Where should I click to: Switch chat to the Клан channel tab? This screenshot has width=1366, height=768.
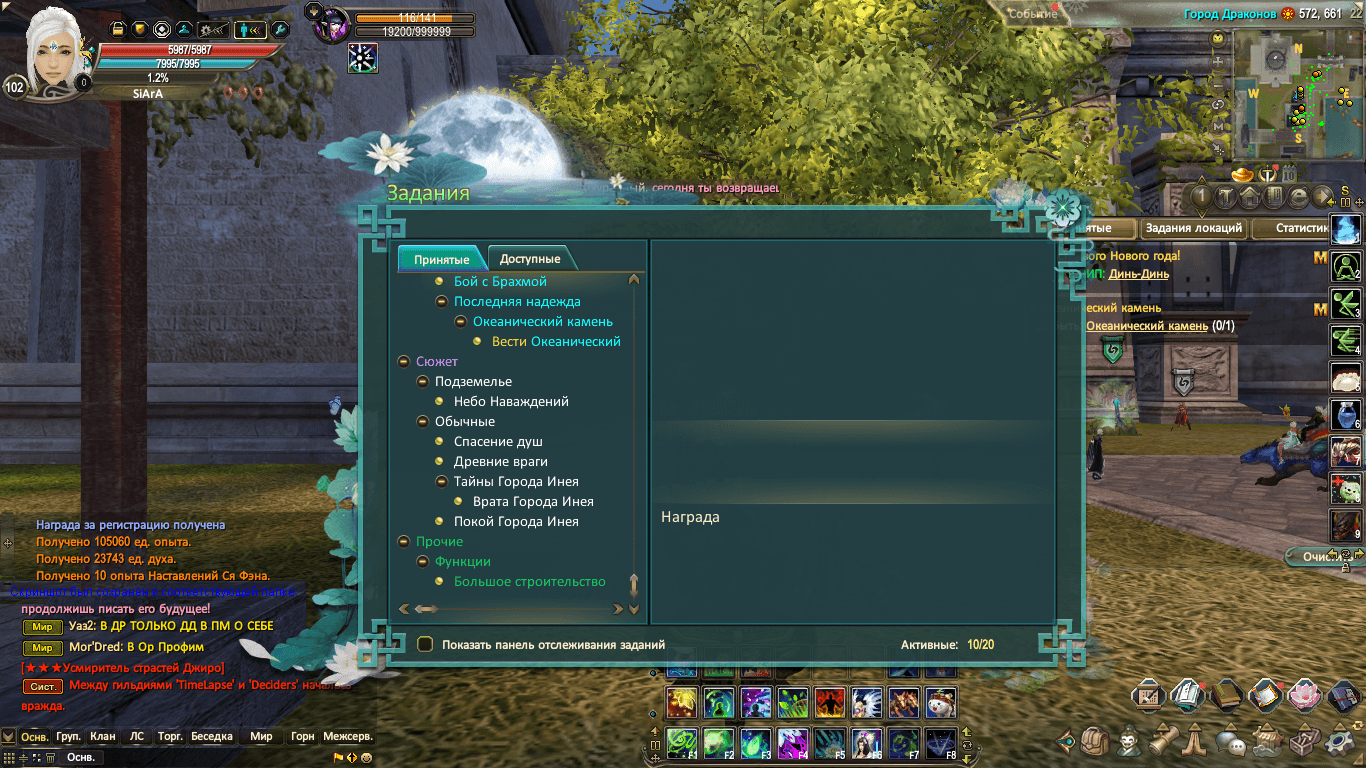tap(103, 736)
